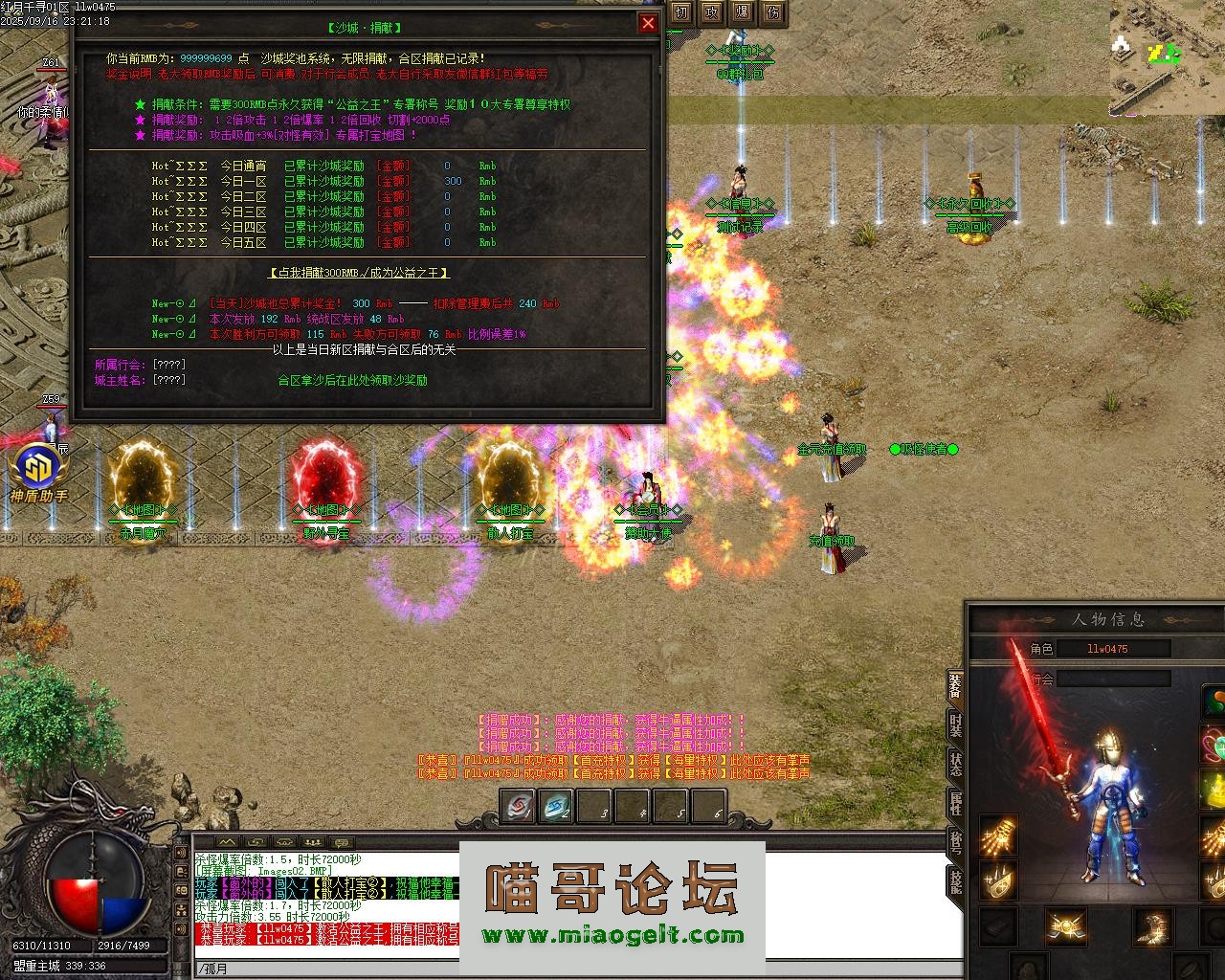Click the 攻 button at top

[712, 12]
